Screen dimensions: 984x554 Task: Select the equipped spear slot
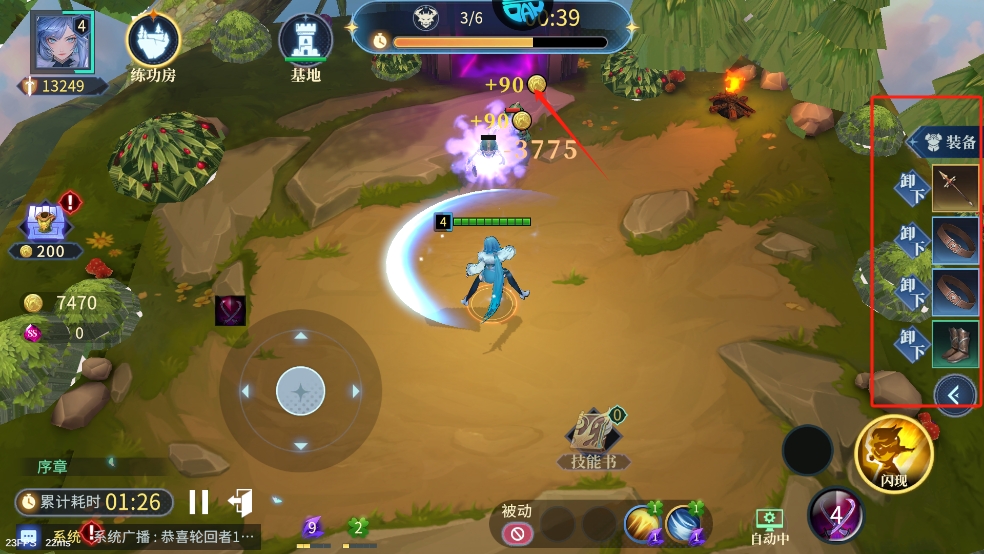955,188
